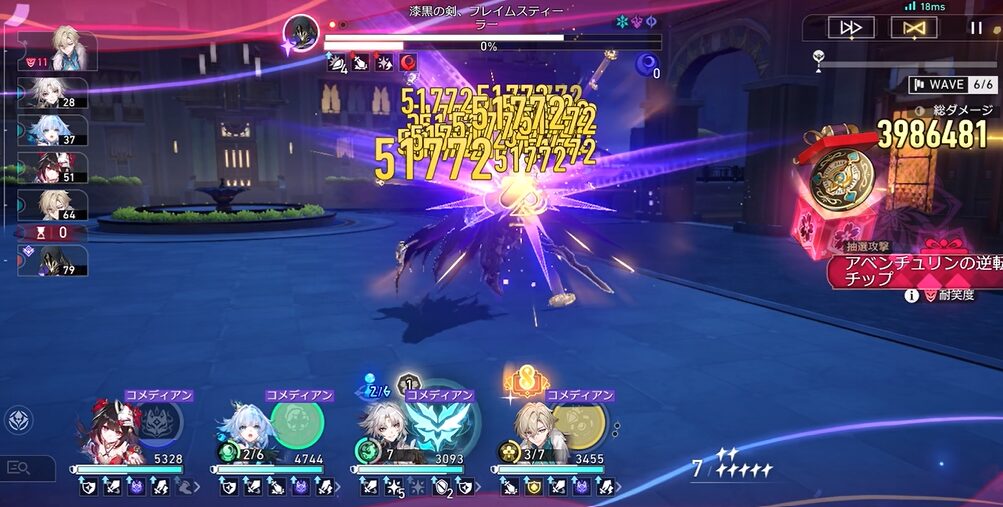Click the boss portrait beside the health bar
The width and height of the screenshot is (1003, 507).
(x=301, y=33)
